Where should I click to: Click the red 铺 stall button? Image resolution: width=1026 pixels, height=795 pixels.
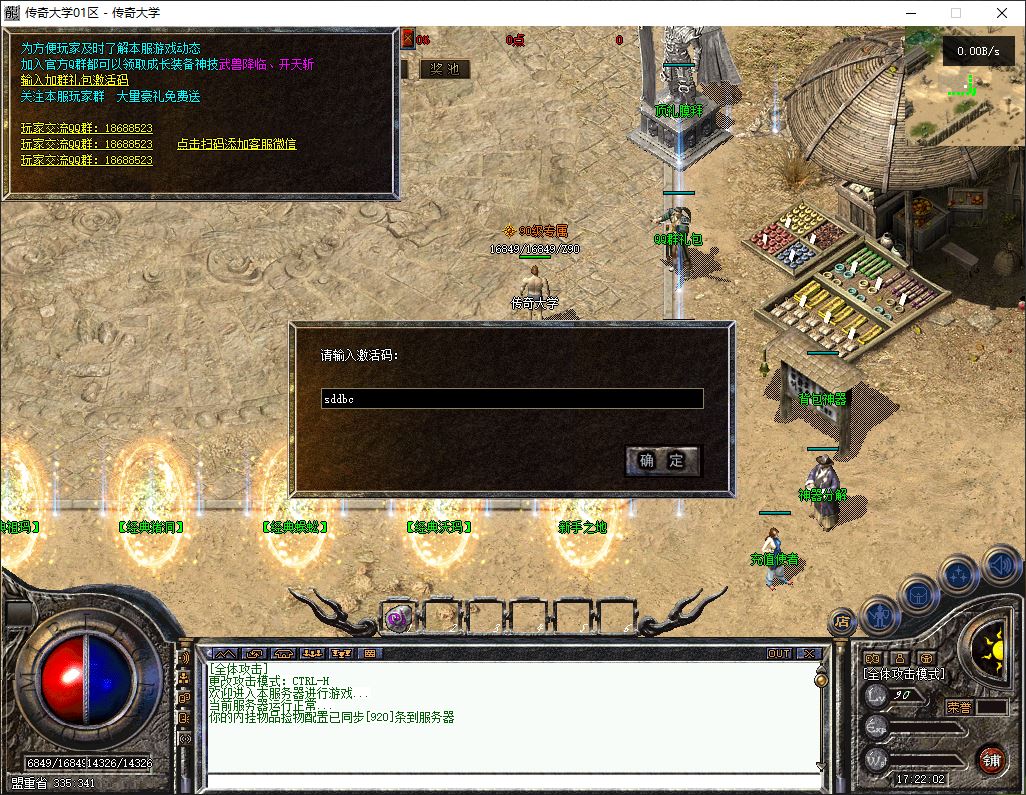pos(991,759)
